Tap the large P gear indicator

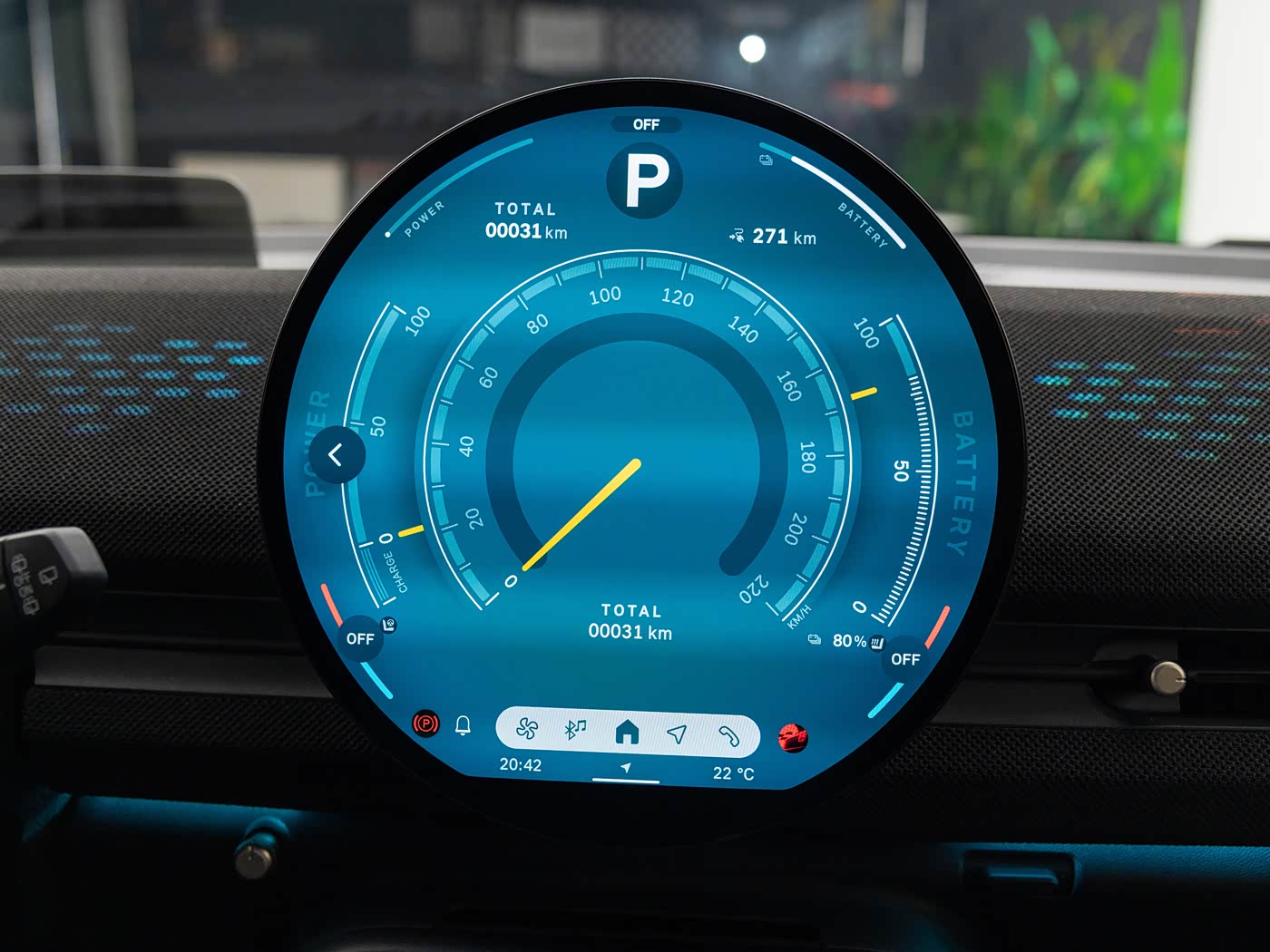(645, 181)
